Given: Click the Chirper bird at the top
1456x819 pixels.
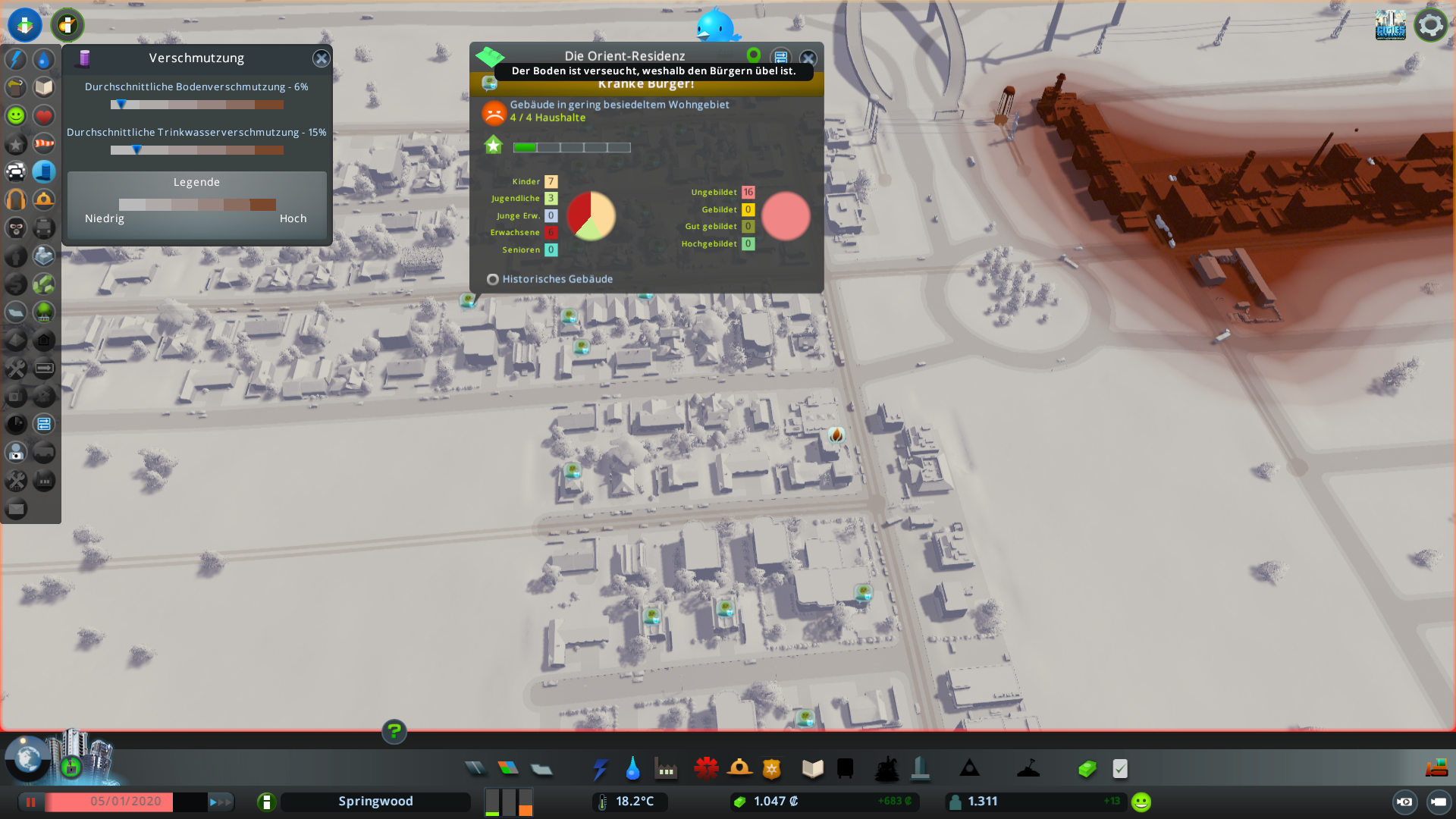Looking at the screenshot, I should 717,27.
